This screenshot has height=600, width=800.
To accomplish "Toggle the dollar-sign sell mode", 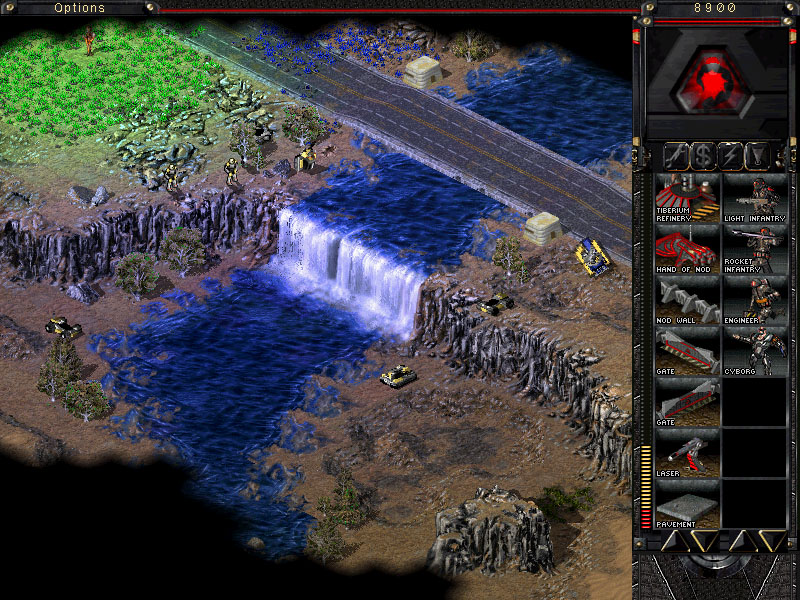I will [x=705, y=155].
